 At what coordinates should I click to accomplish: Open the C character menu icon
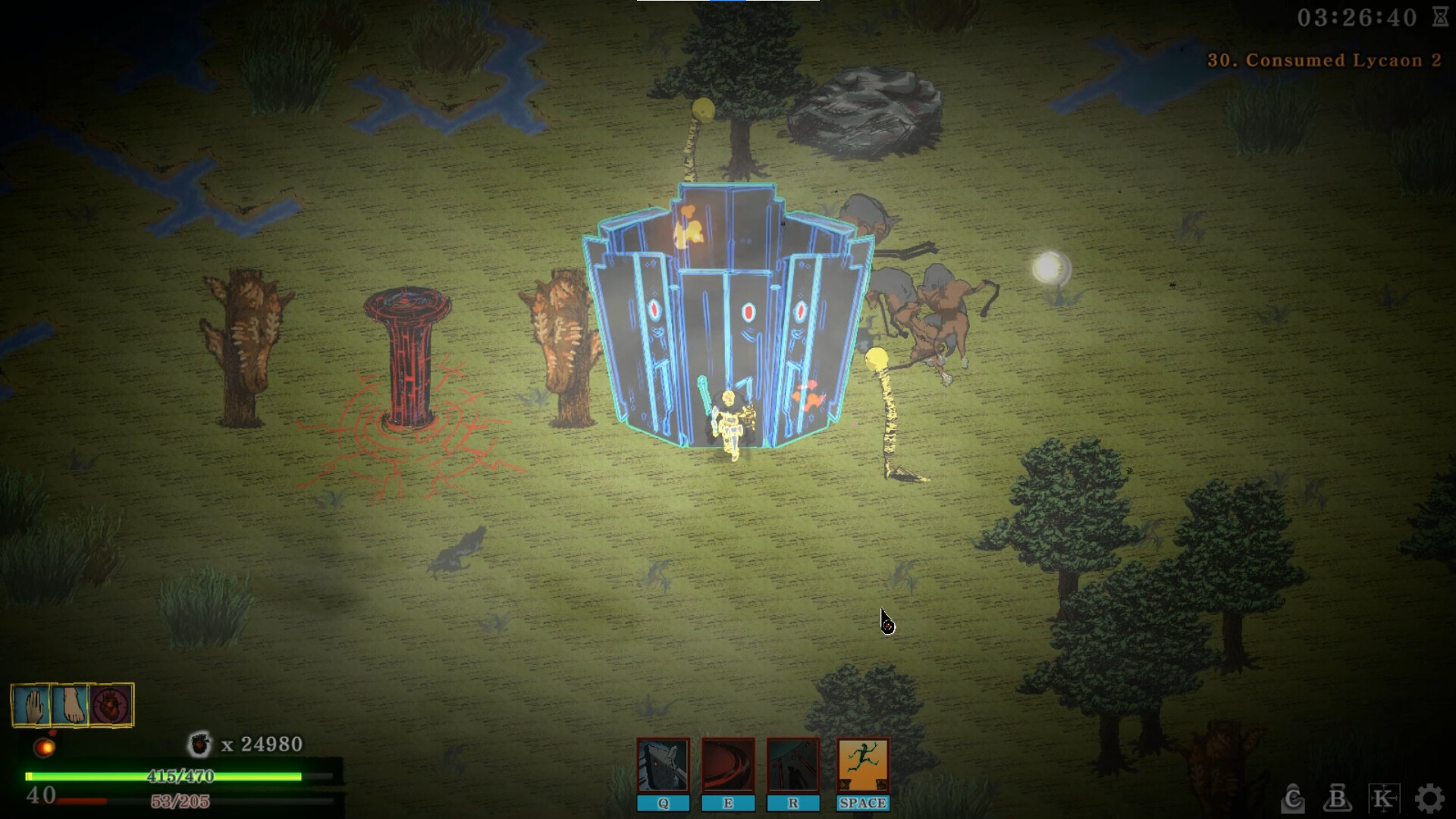(1292, 799)
